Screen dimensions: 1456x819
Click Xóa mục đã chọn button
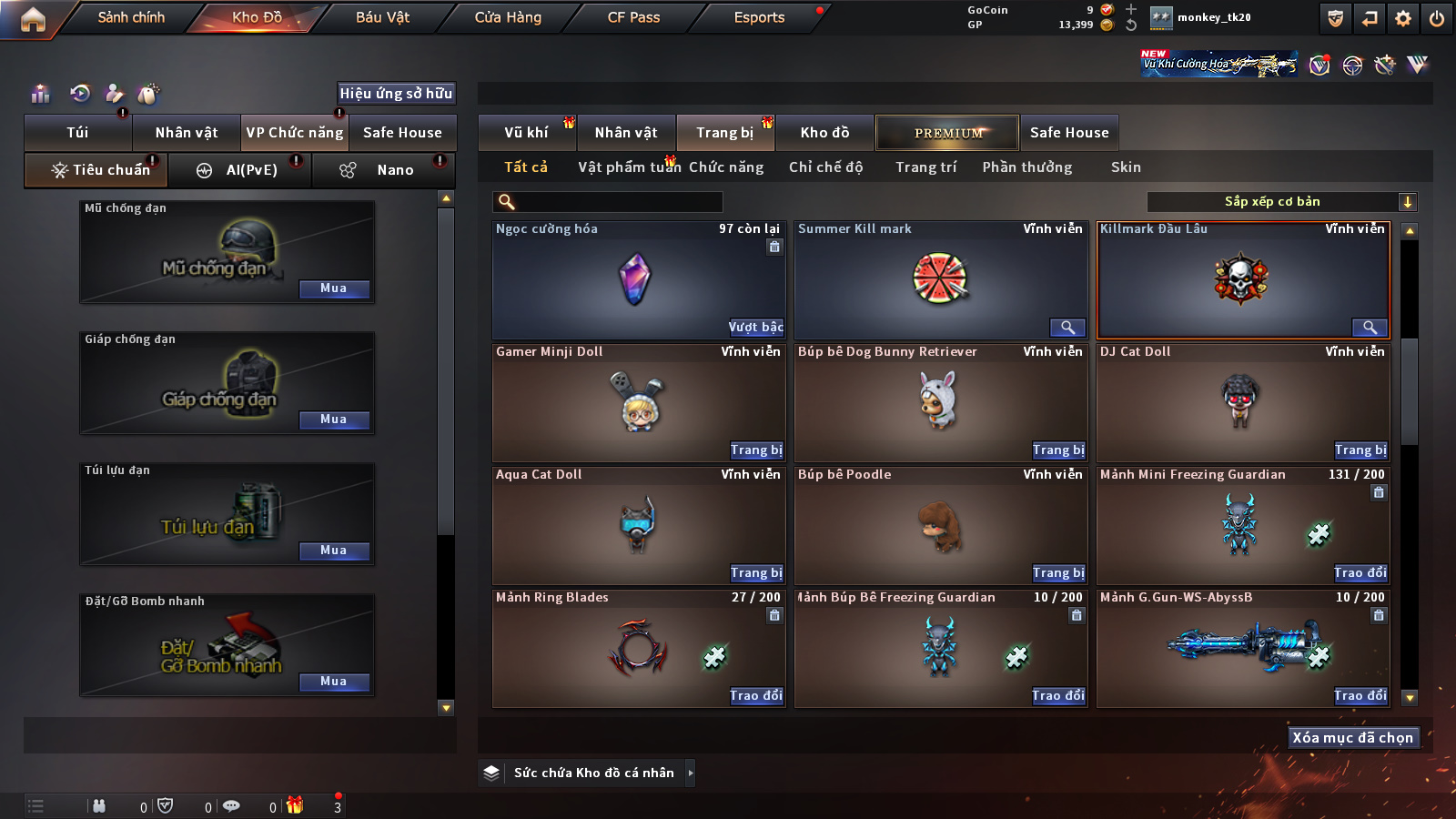pos(1352,738)
